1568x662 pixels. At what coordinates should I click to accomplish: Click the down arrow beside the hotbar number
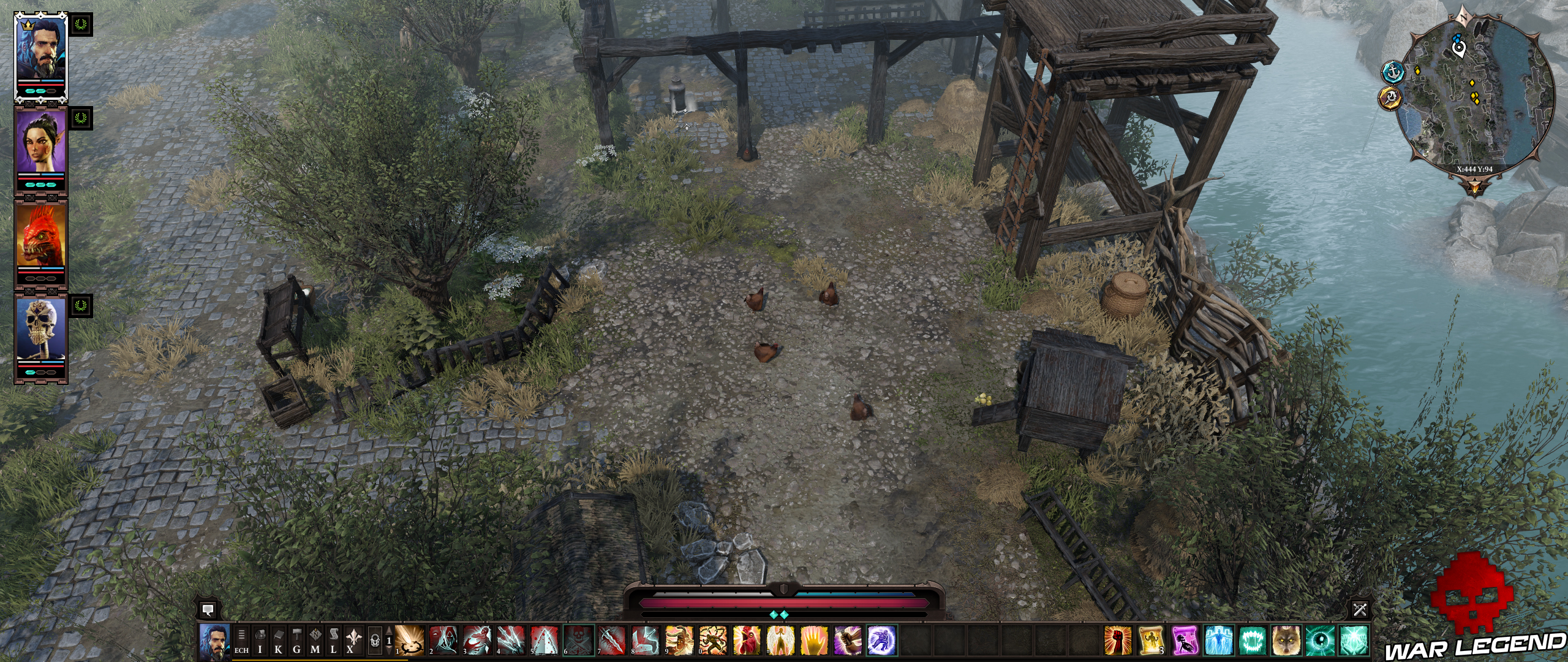pos(389,651)
